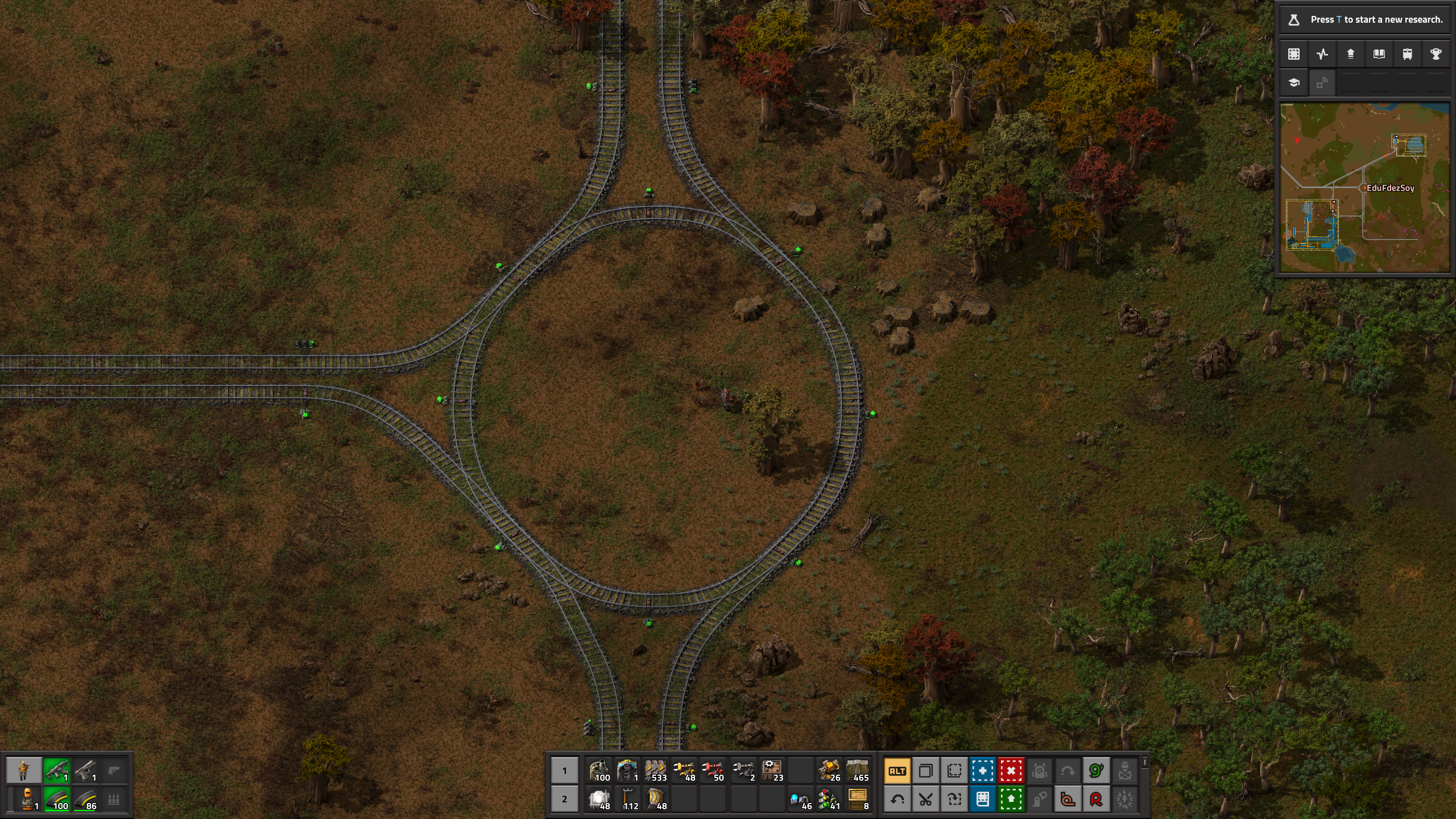1456x819 pixels.
Task: Select the transport belt stack of 533
Action: pyautogui.click(x=656, y=771)
